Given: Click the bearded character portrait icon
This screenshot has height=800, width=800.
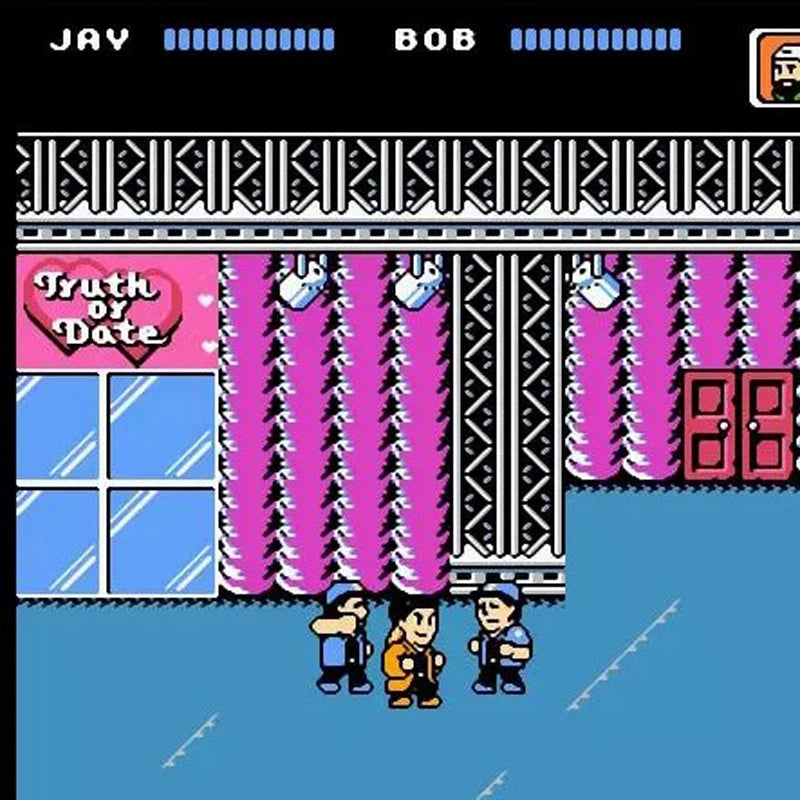Looking at the screenshot, I should tap(777, 68).
